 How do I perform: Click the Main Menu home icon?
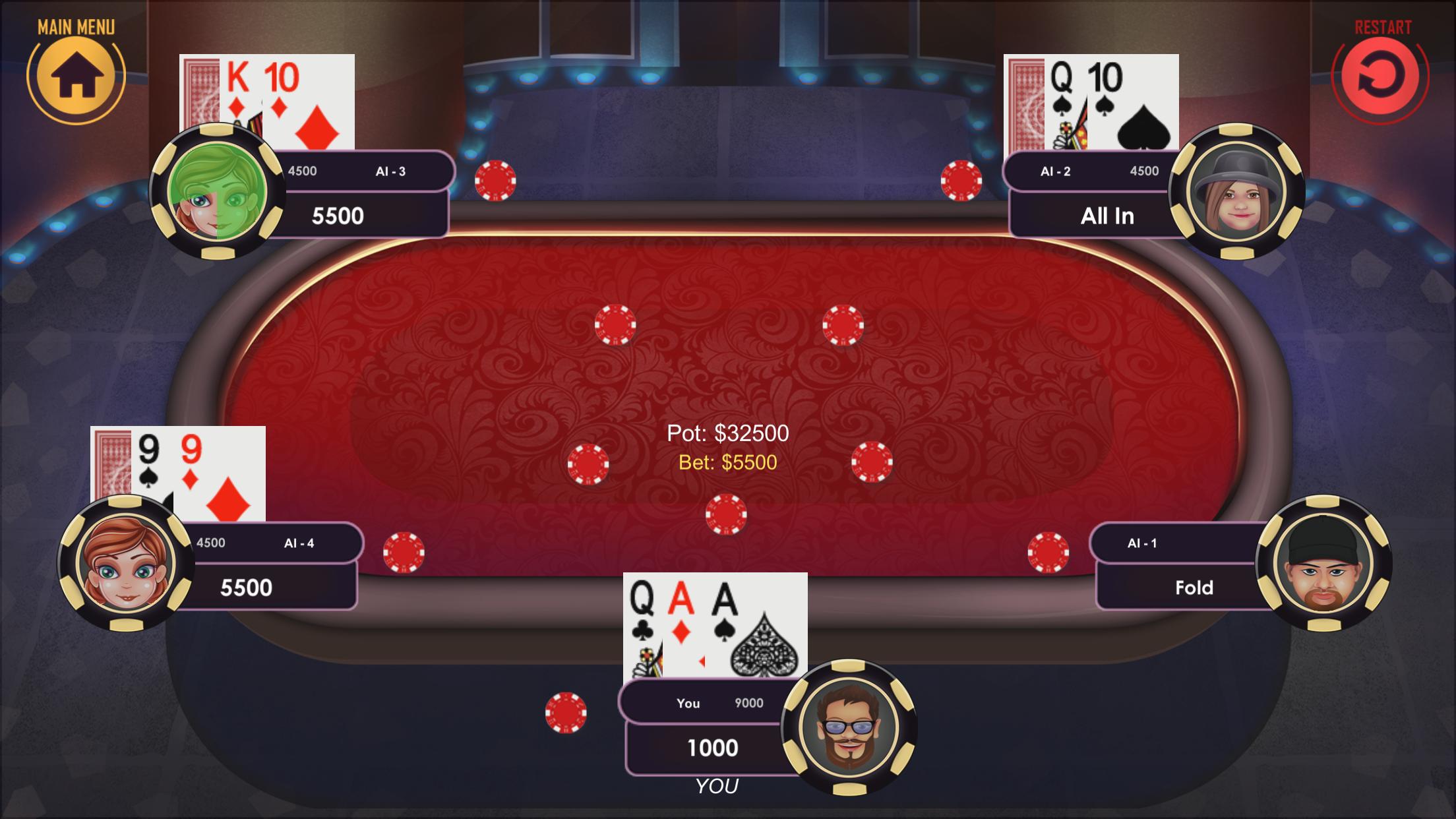78,76
